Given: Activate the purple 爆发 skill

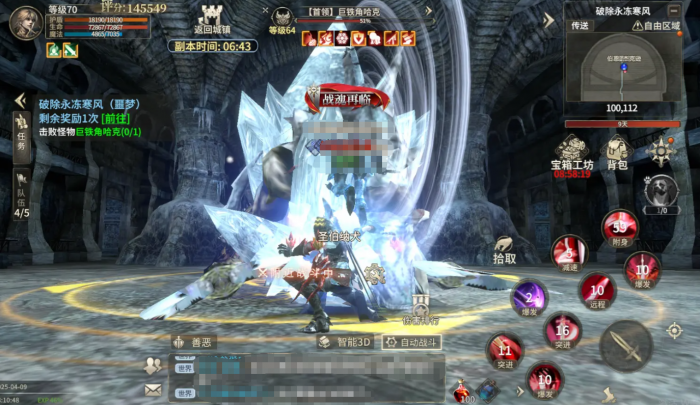Looking at the screenshot, I should [529, 297].
